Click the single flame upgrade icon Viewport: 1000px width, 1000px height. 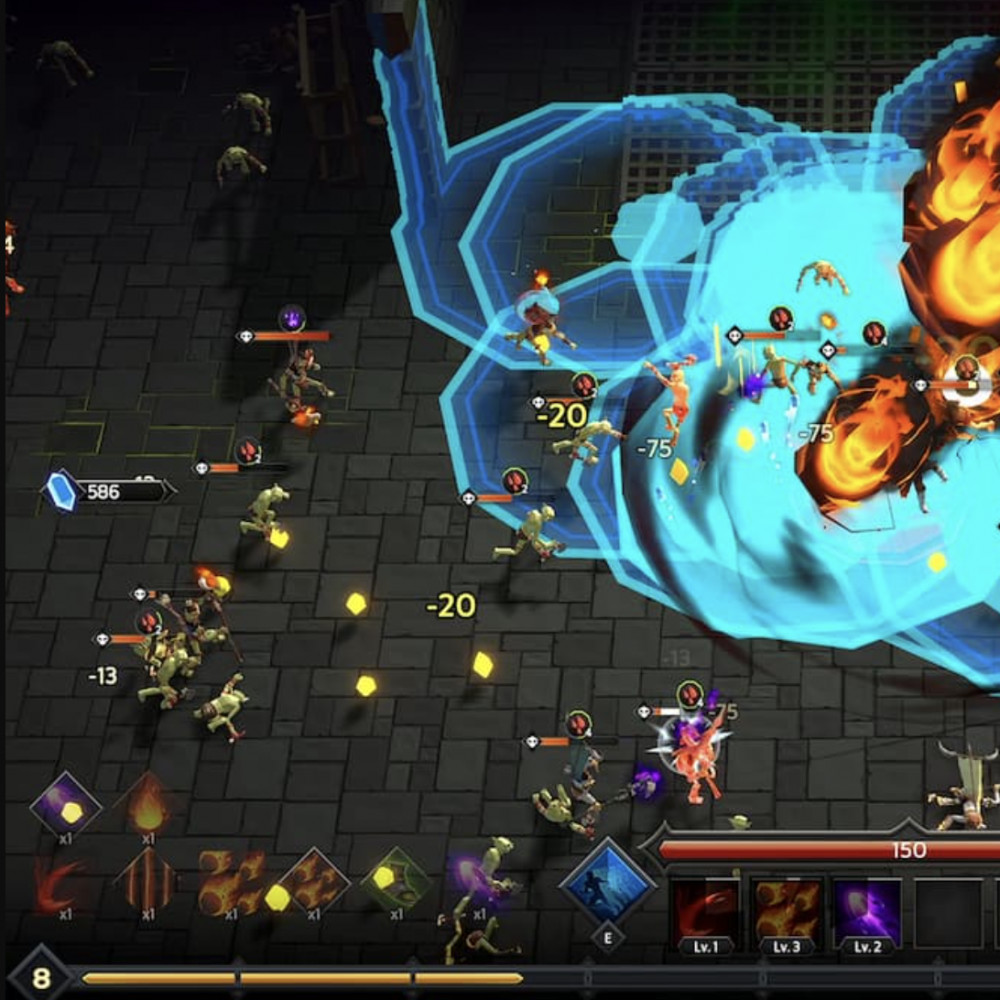148,803
